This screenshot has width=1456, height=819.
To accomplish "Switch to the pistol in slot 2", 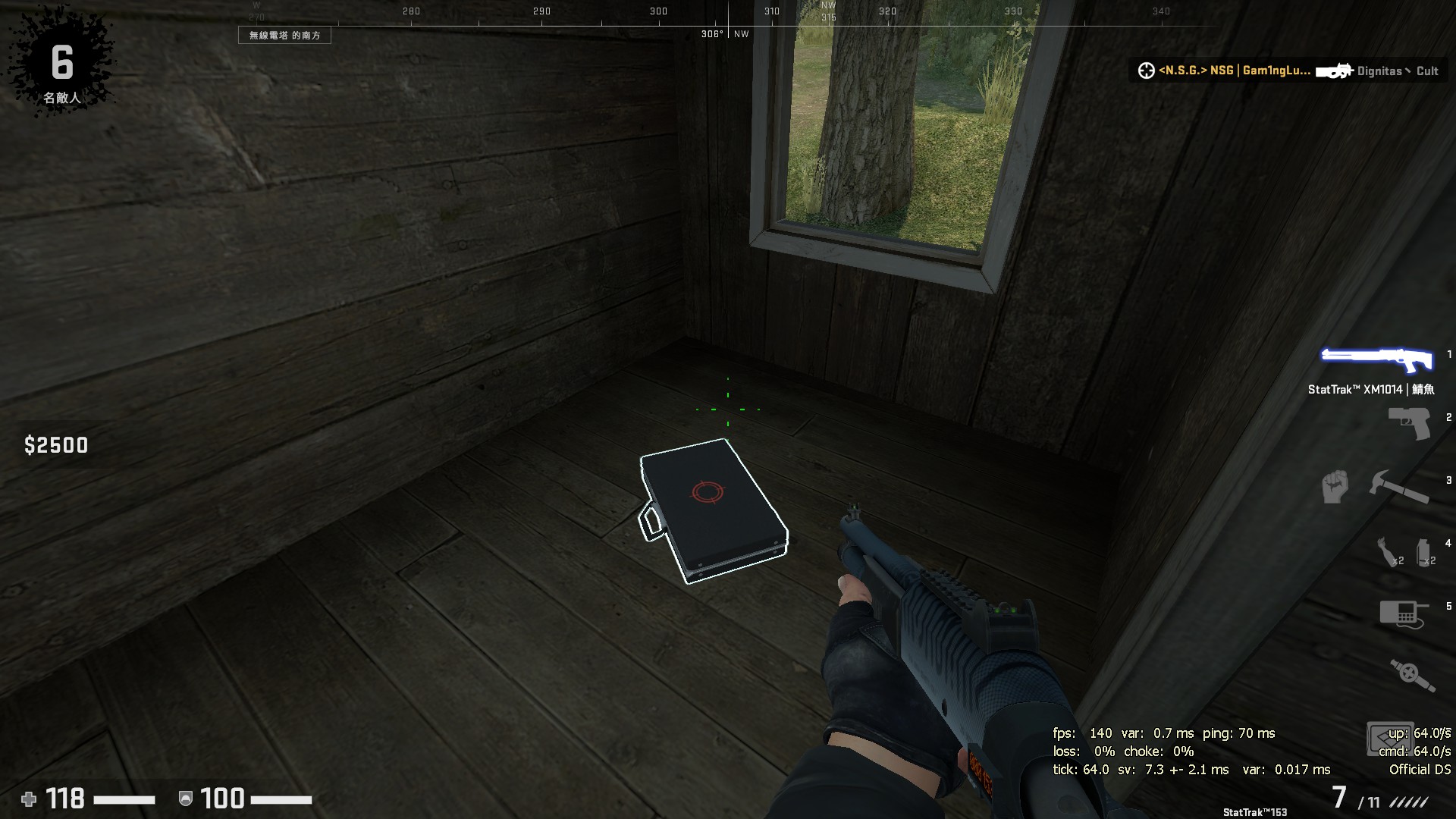I will pos(1409,423).
